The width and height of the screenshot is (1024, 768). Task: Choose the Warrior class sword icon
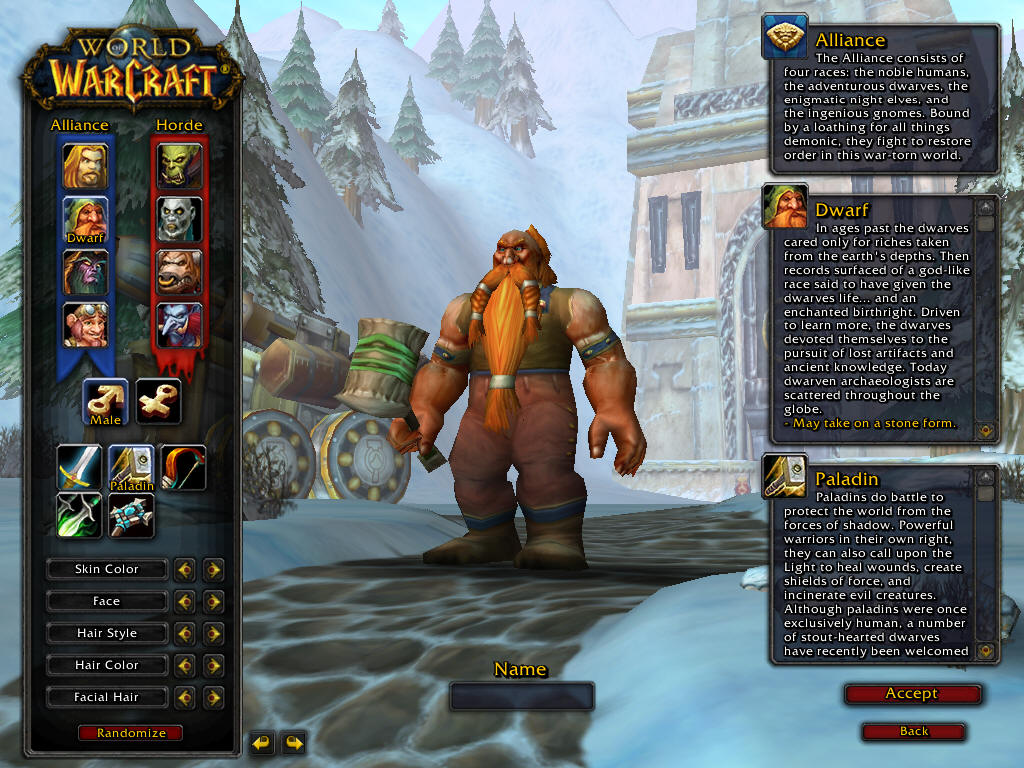(x=80, y=468)
